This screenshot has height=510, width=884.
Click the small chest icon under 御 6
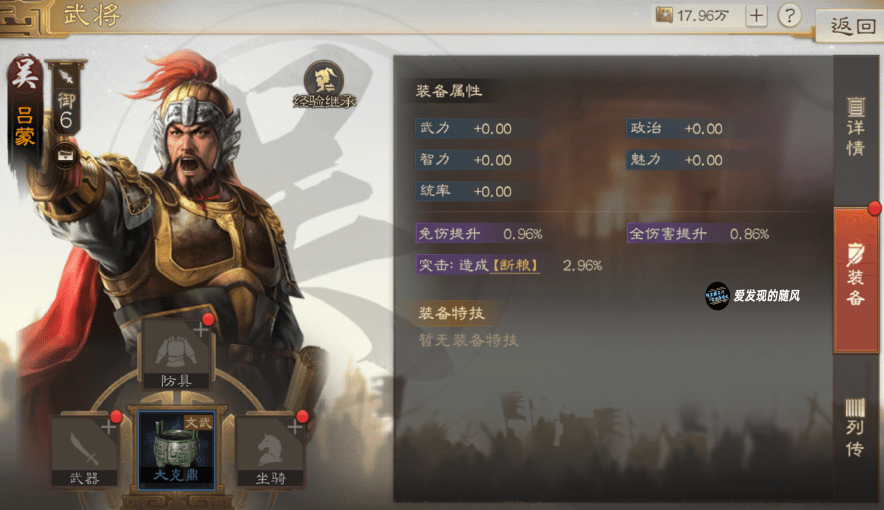pos(65,153)
